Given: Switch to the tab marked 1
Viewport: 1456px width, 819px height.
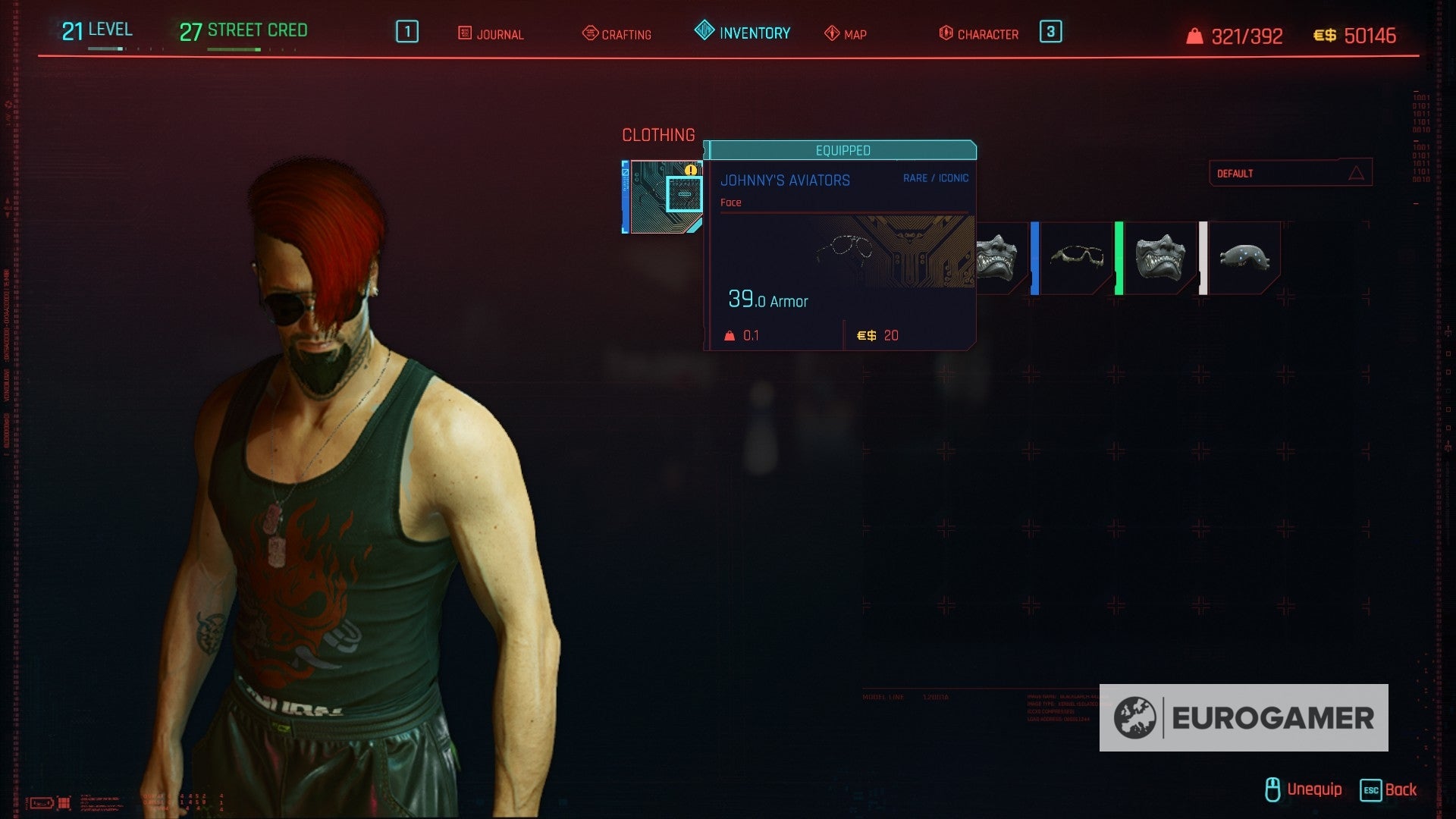Looking at the screenshot, I should click(x=406, y=32).
